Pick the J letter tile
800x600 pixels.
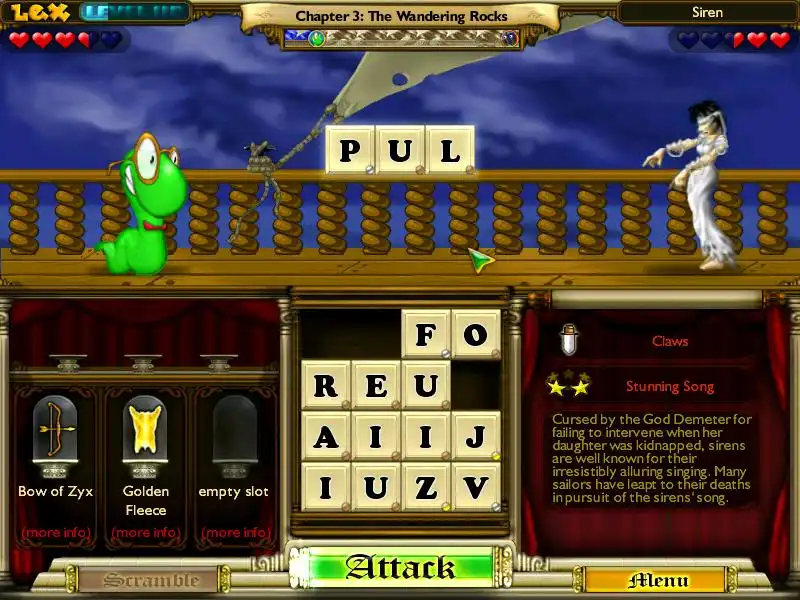(x=475, y=436)
